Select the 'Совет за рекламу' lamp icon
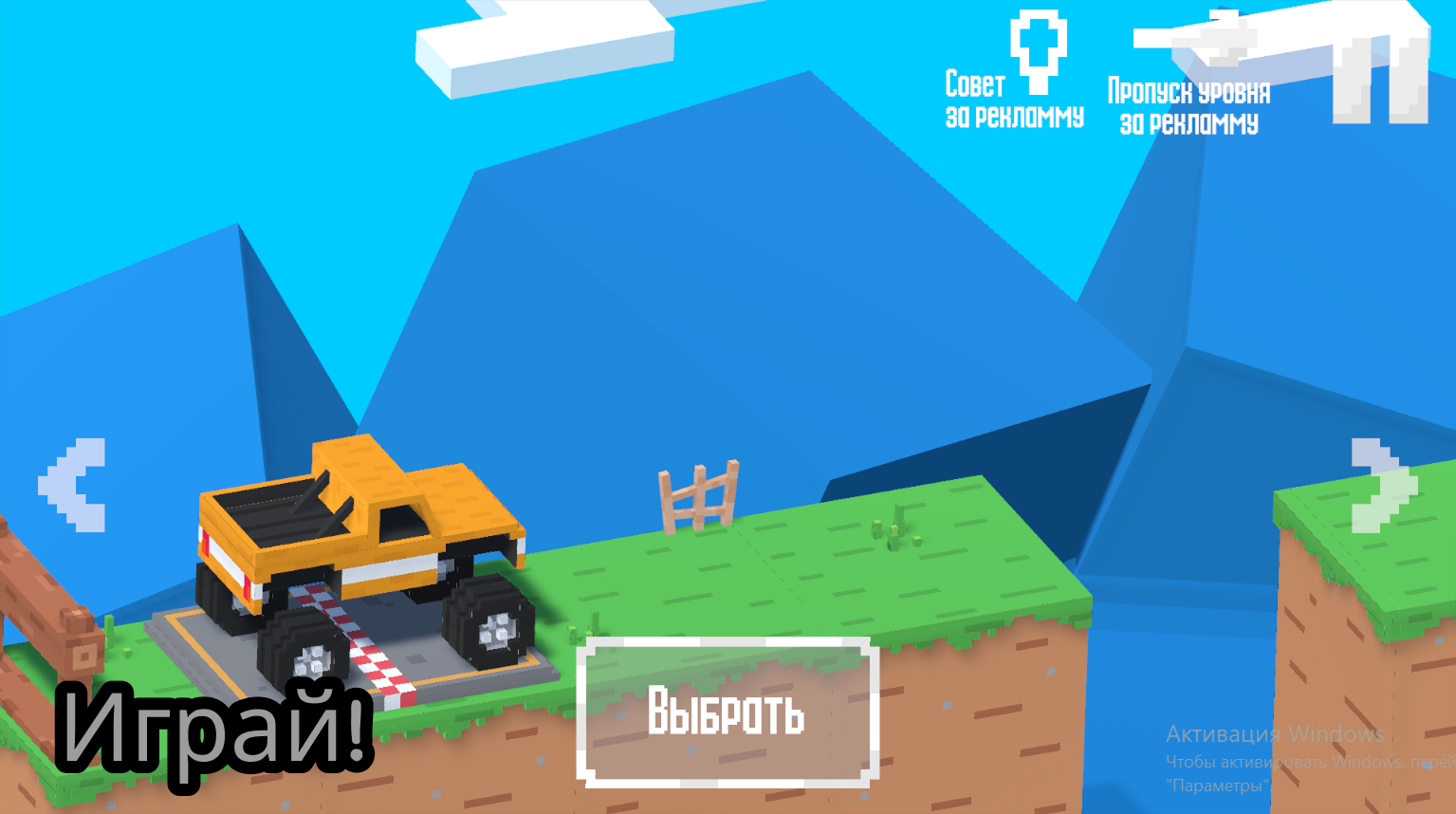 [1041, 52]
